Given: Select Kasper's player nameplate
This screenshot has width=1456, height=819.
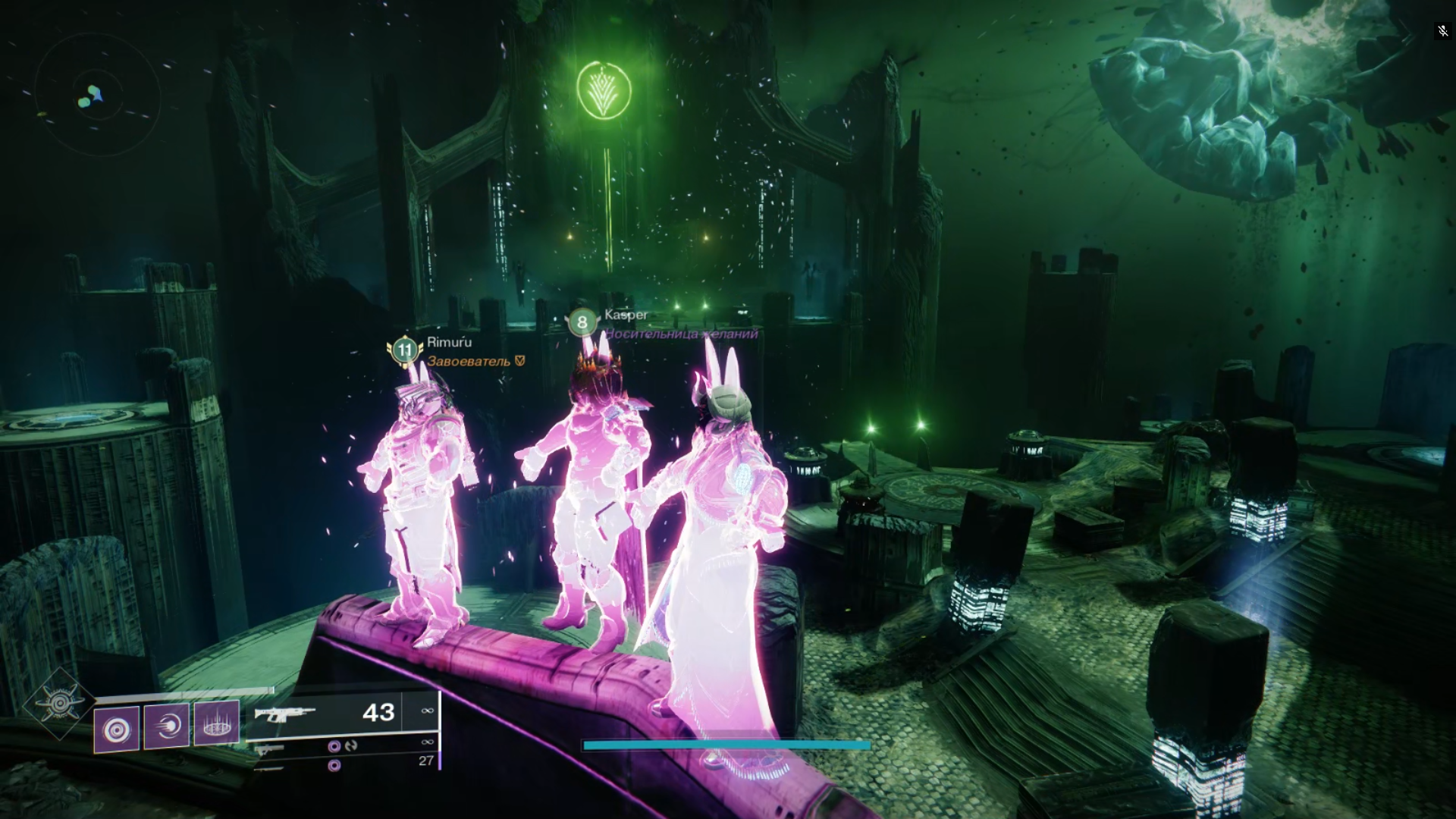Looking at the screenshot, I should [626, 315].
